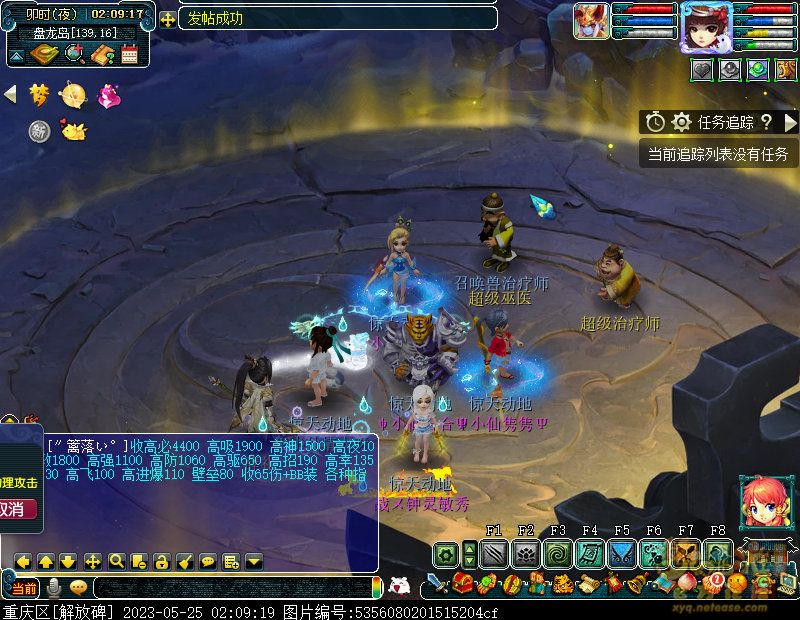Viewport: 800px width, 620px height.
Task: Use the F2 lotus skill slot
Action: [526, 553]
